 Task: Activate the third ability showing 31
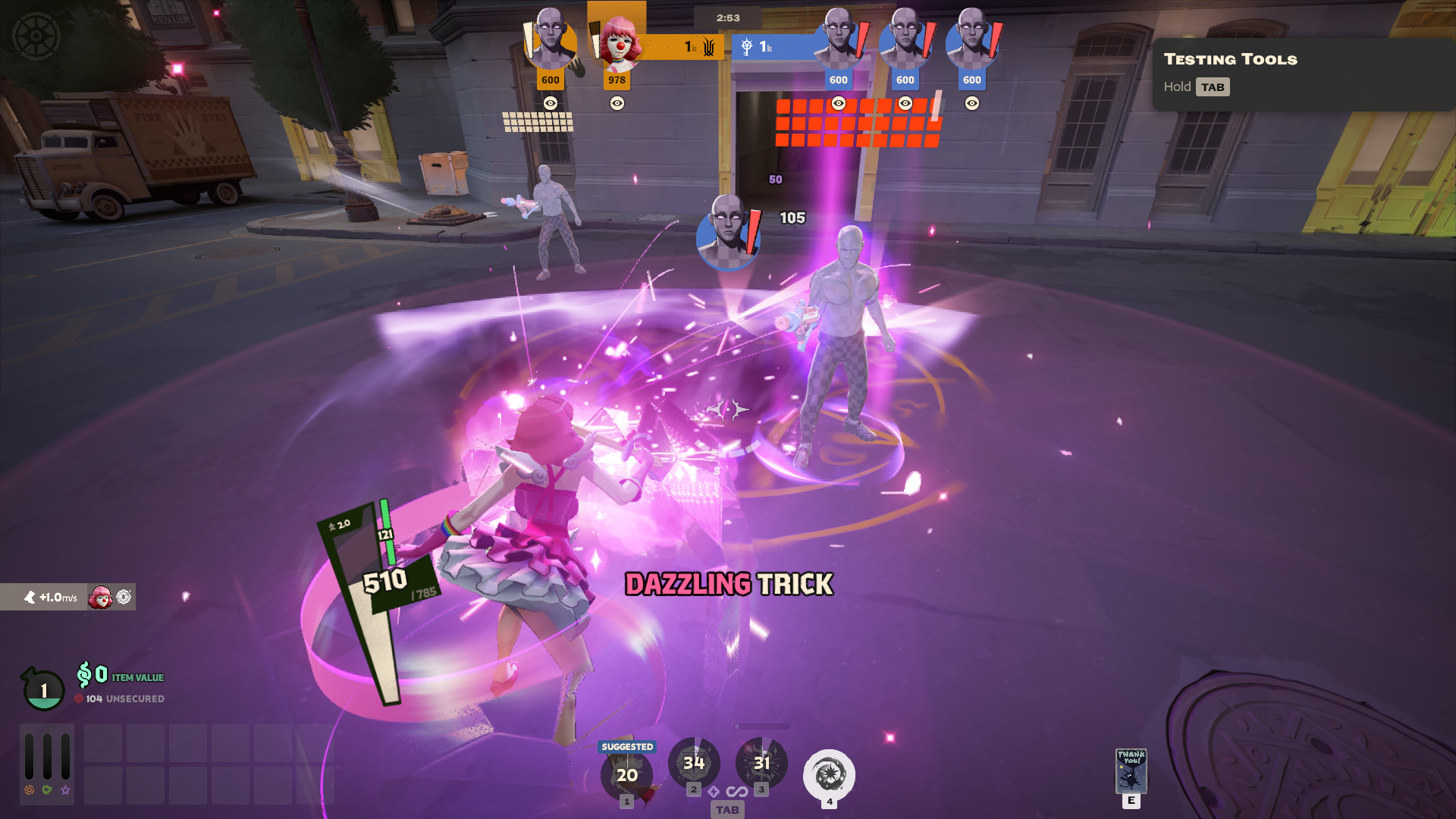[x=761, y=763]
